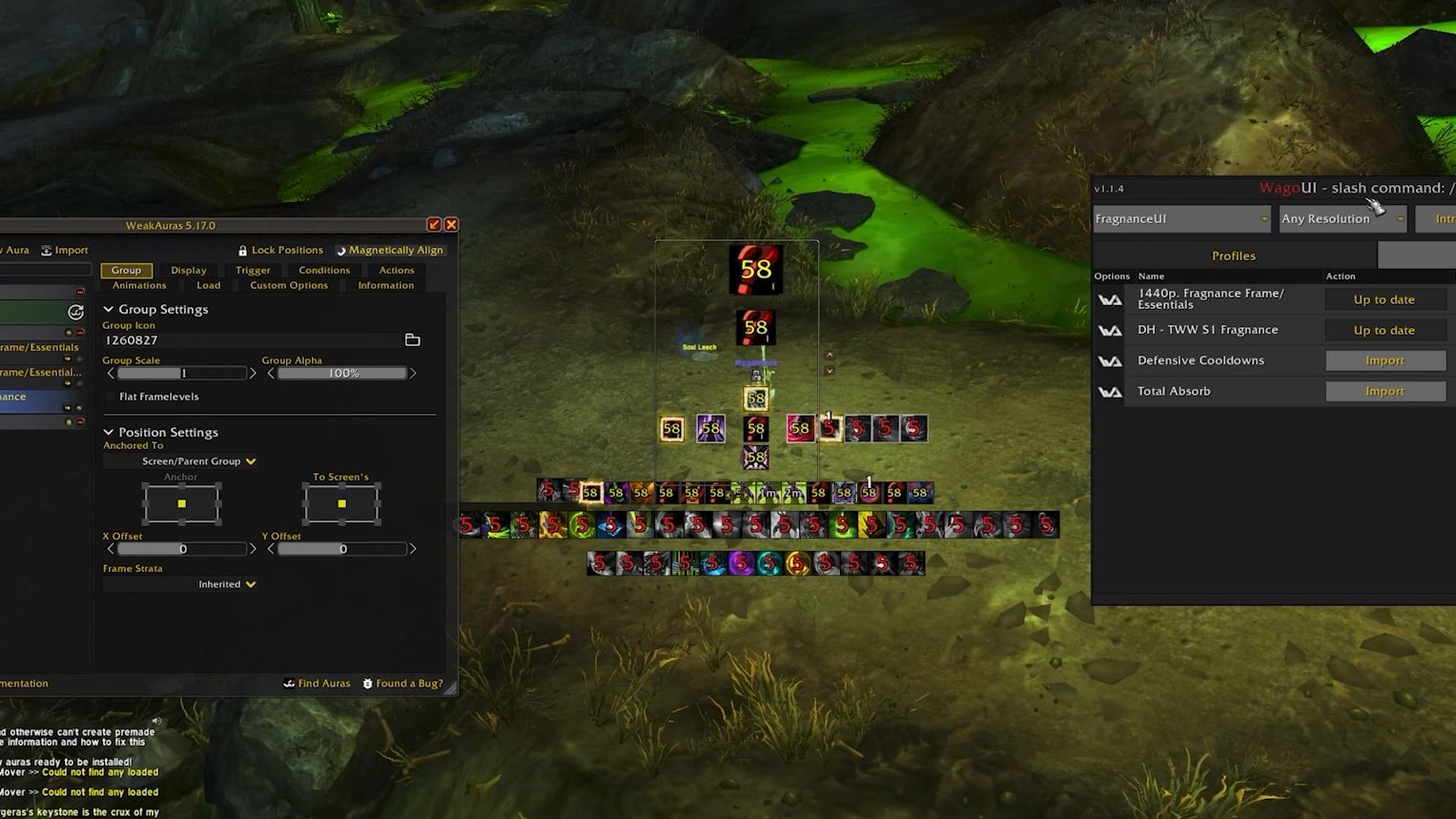Viewport: 1456px width, 819px height.
Task: Toggle Magnetically Align
Action: point(389,250)
